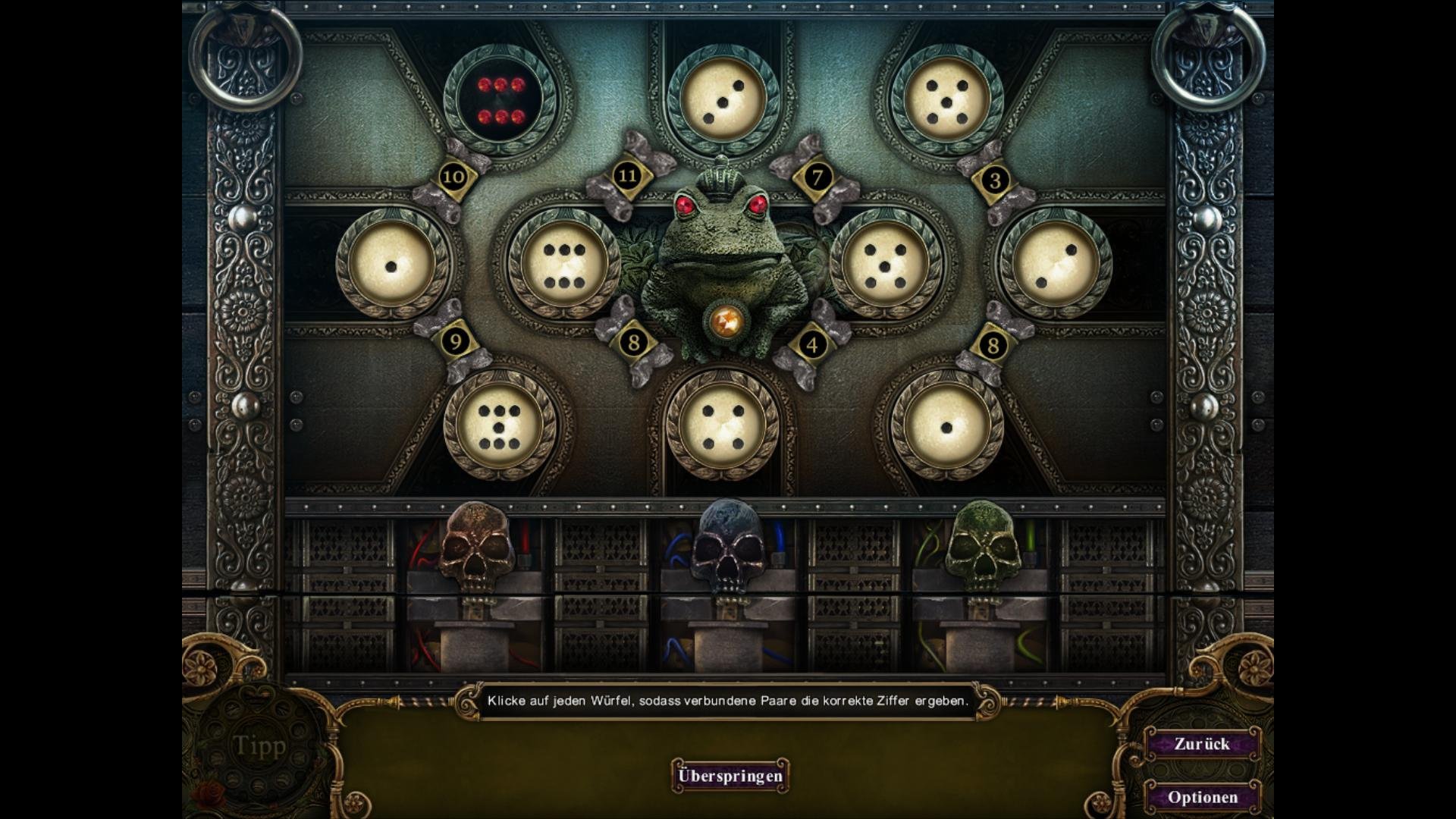Change the die showing two pips
The height and width of the screenshot is (819, 1456).
pyautogui.click(x=1055, y=265)
